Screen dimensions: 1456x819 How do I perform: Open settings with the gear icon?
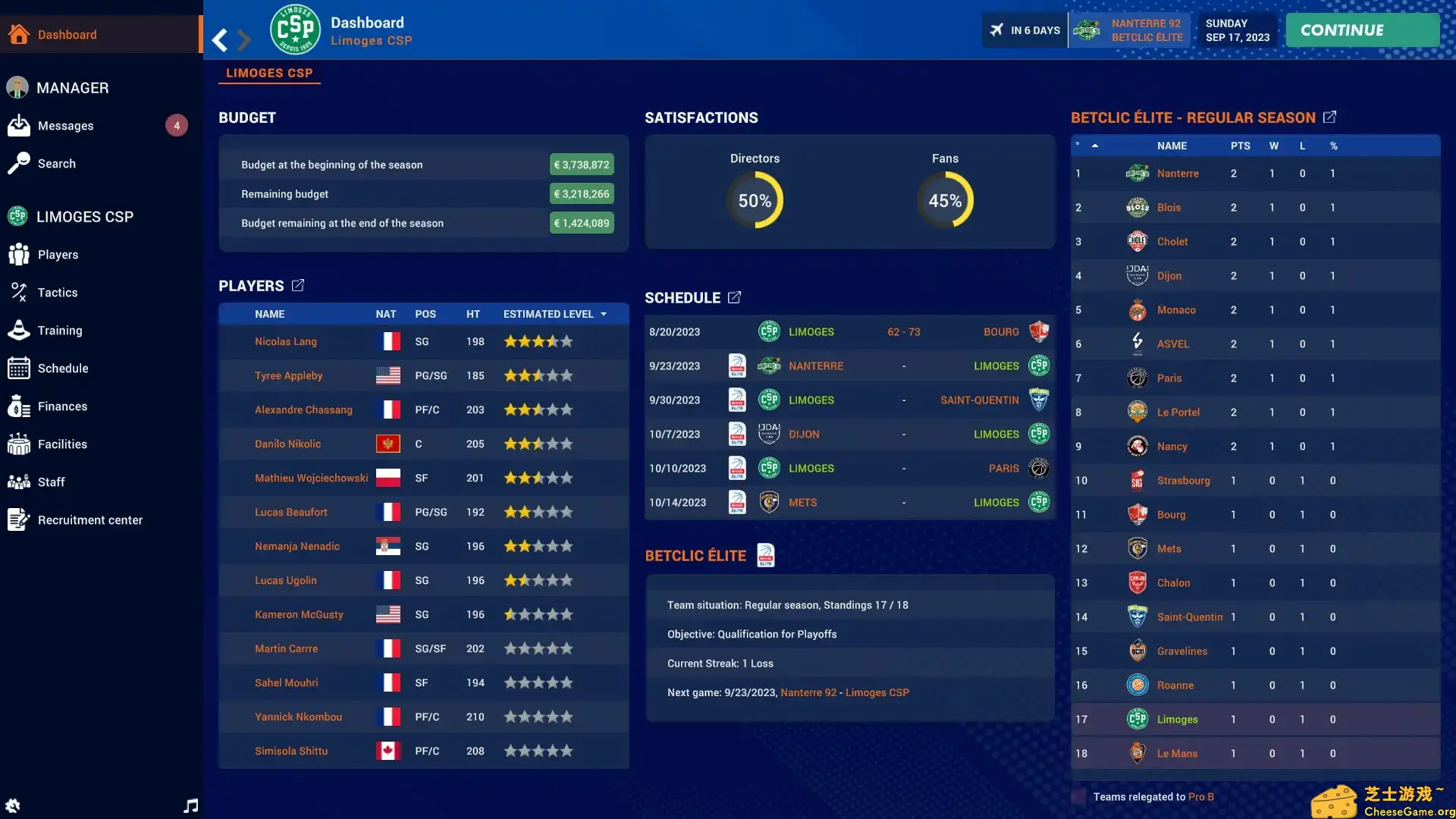click(13, 805)
